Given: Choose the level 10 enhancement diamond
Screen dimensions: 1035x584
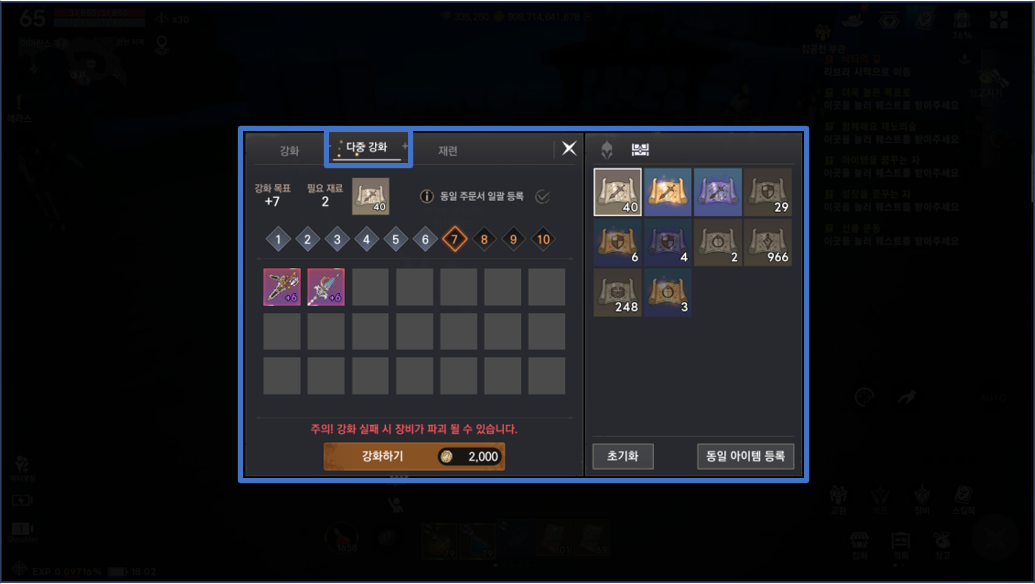Looking at the screenshot, I should click(x=543, y=240).
